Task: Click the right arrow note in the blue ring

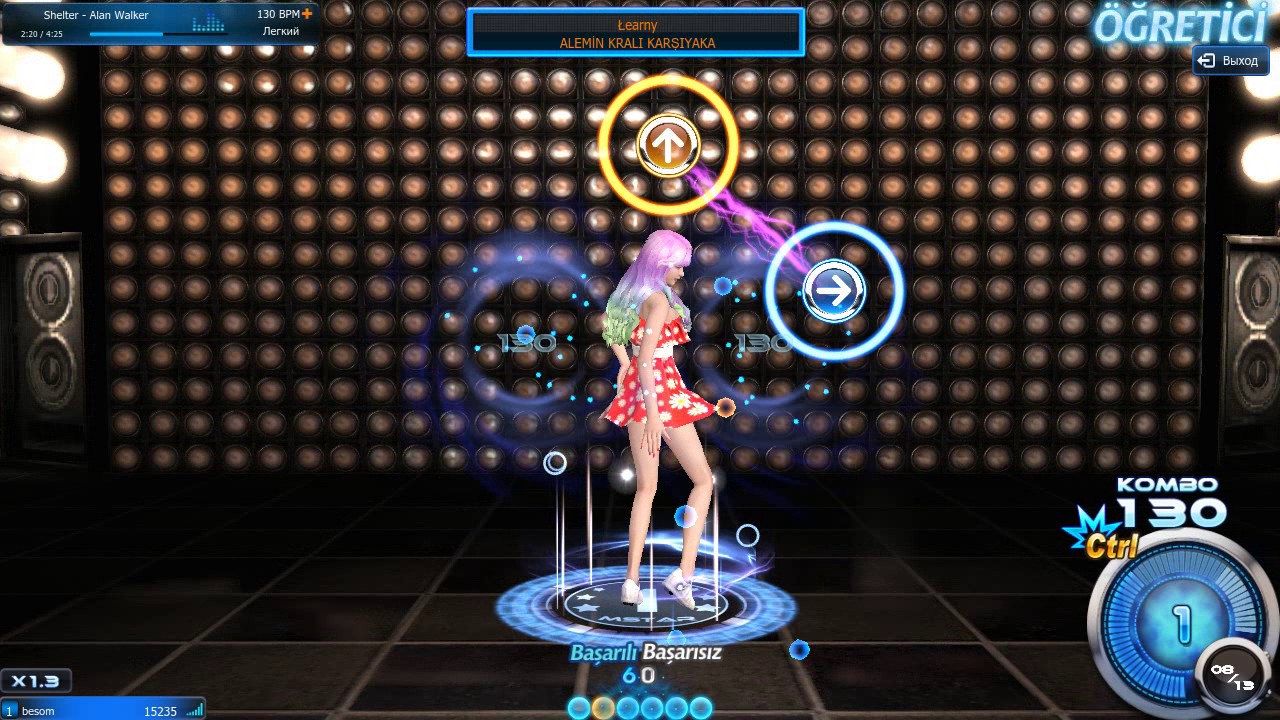Action: tap(834, 291)
